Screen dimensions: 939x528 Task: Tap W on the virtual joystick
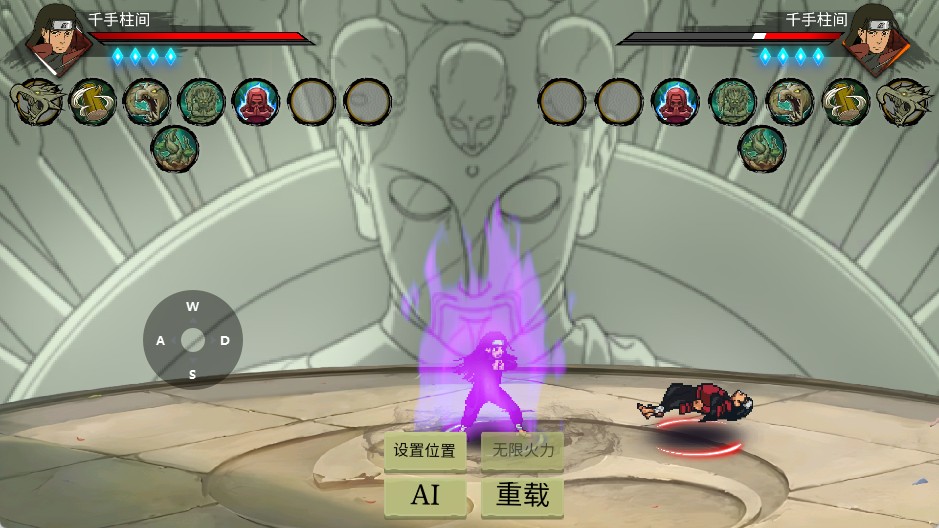click(192, 307)
